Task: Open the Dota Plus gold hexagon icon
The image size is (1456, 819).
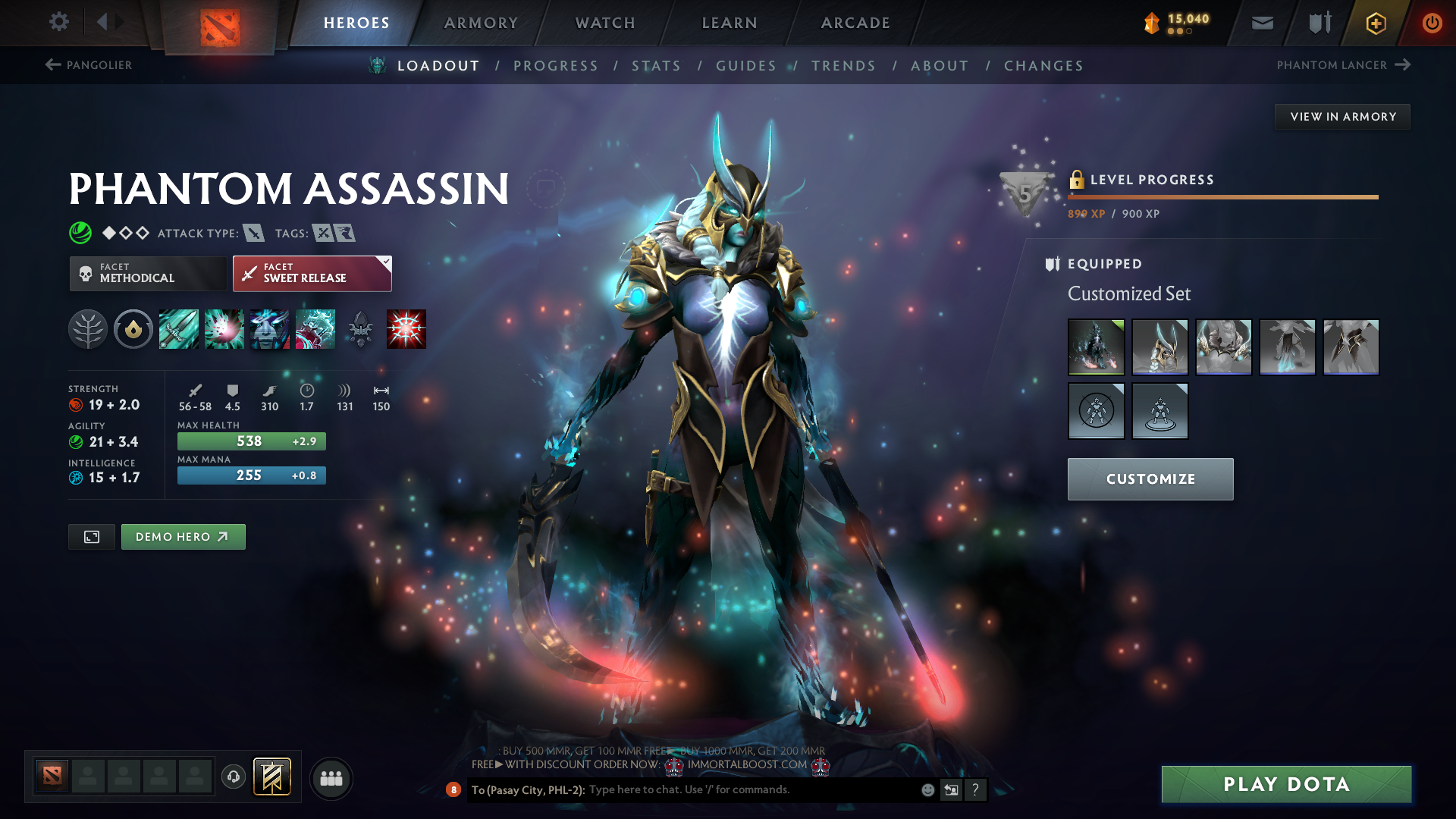Action: coord(1375,23)
